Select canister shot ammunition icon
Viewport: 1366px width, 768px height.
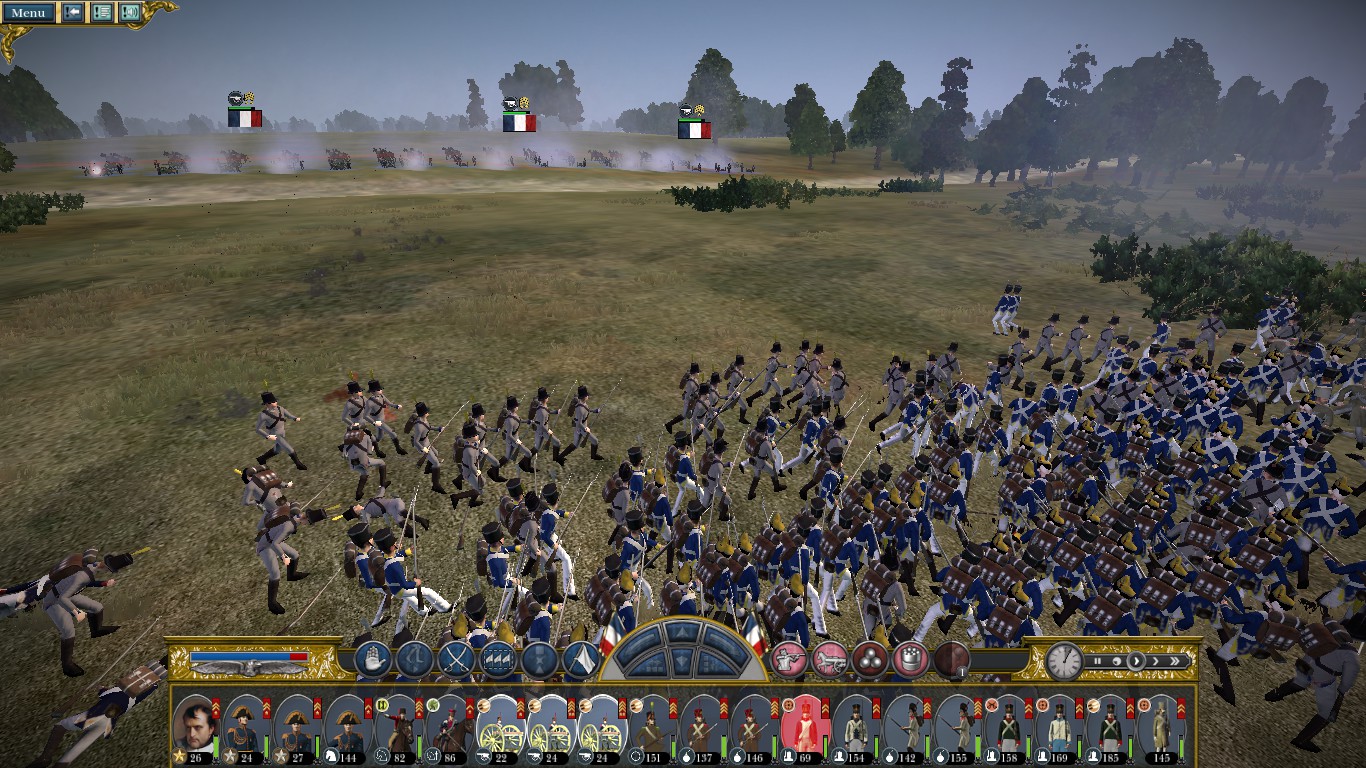coord(909,660)
